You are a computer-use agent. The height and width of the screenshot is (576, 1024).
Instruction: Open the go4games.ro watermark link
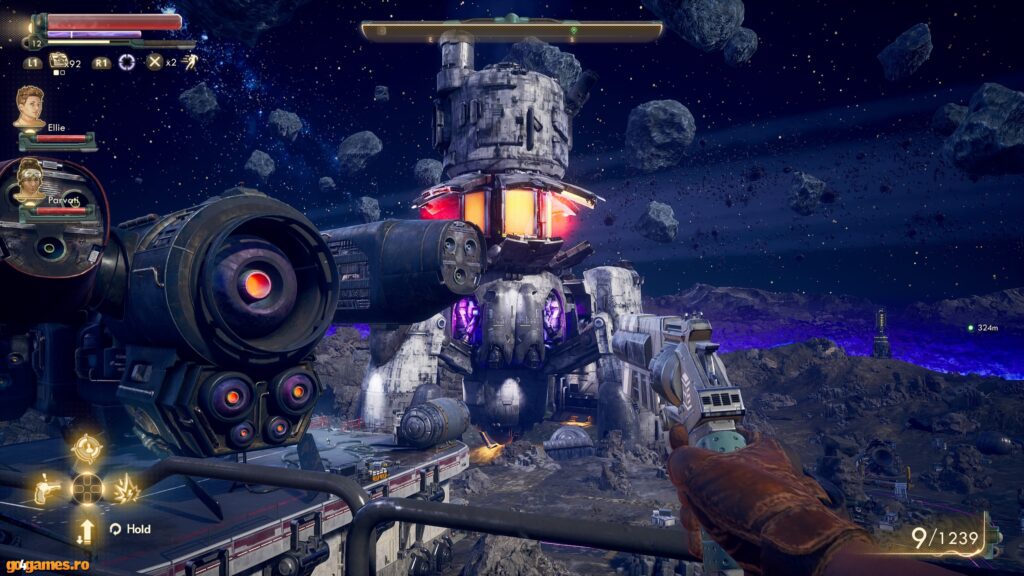tap(39, 566)
